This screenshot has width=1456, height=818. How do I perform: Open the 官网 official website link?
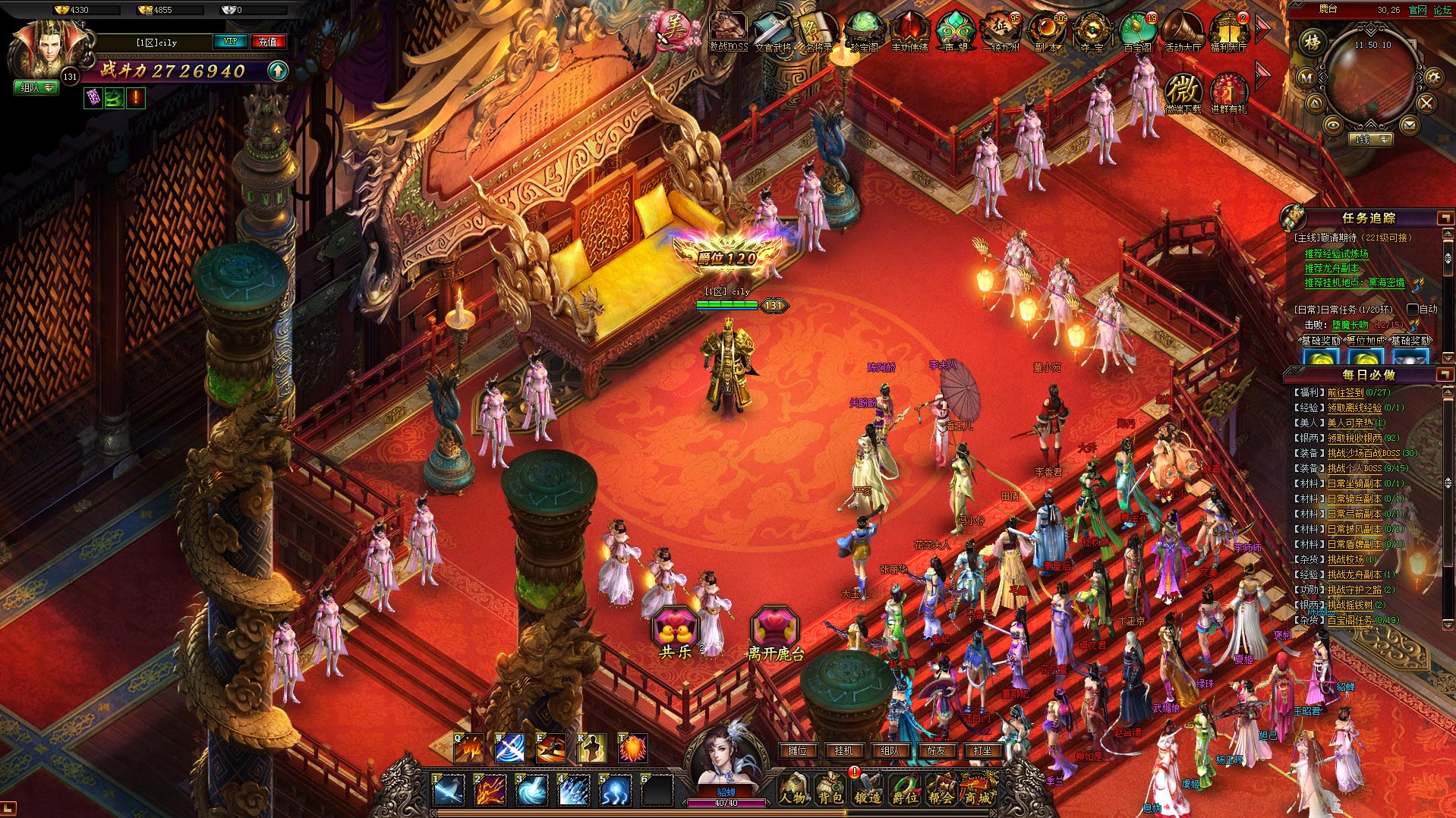click(1417, 10)
